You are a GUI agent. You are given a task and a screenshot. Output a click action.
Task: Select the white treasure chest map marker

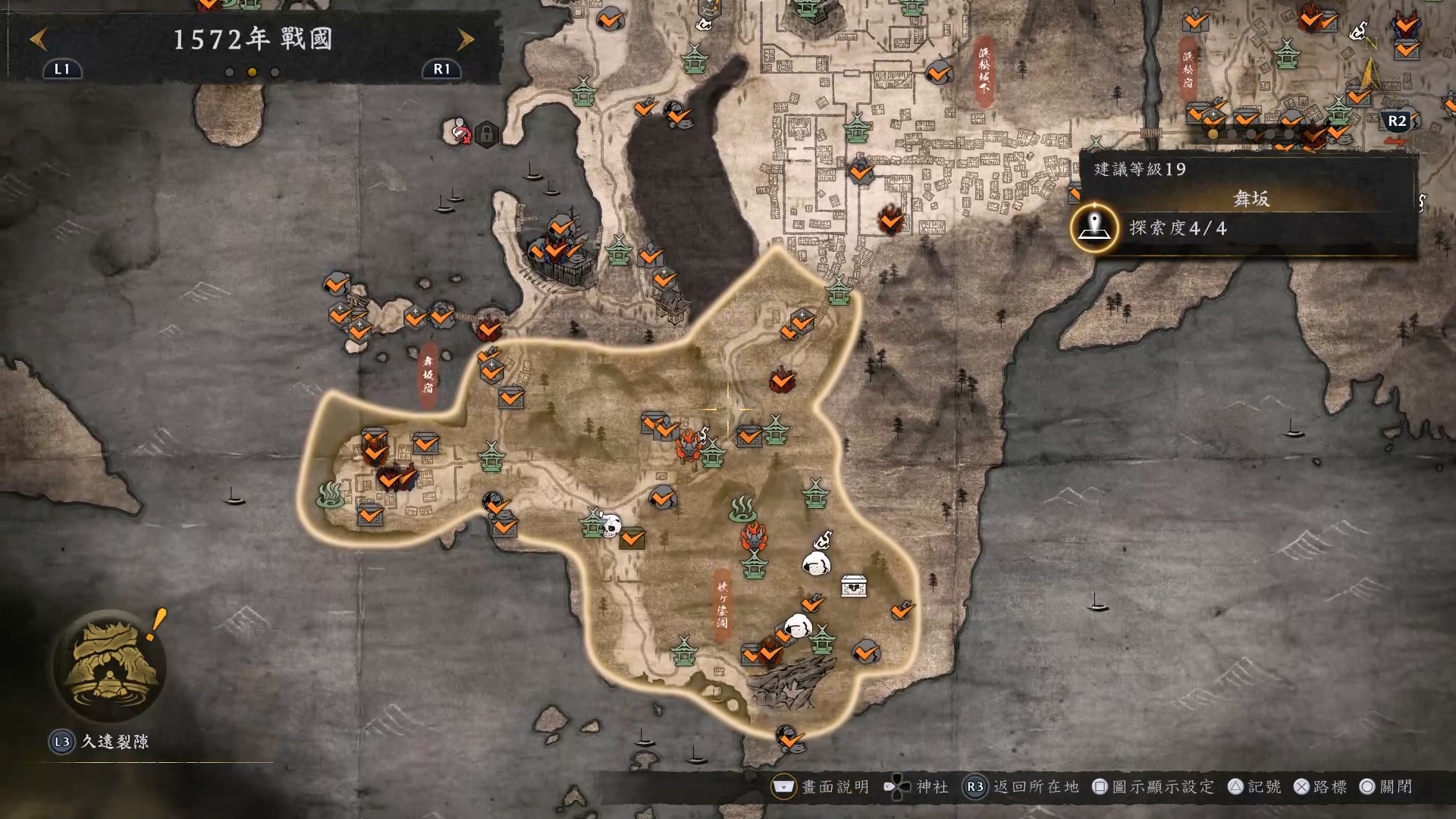pos(854,586)
